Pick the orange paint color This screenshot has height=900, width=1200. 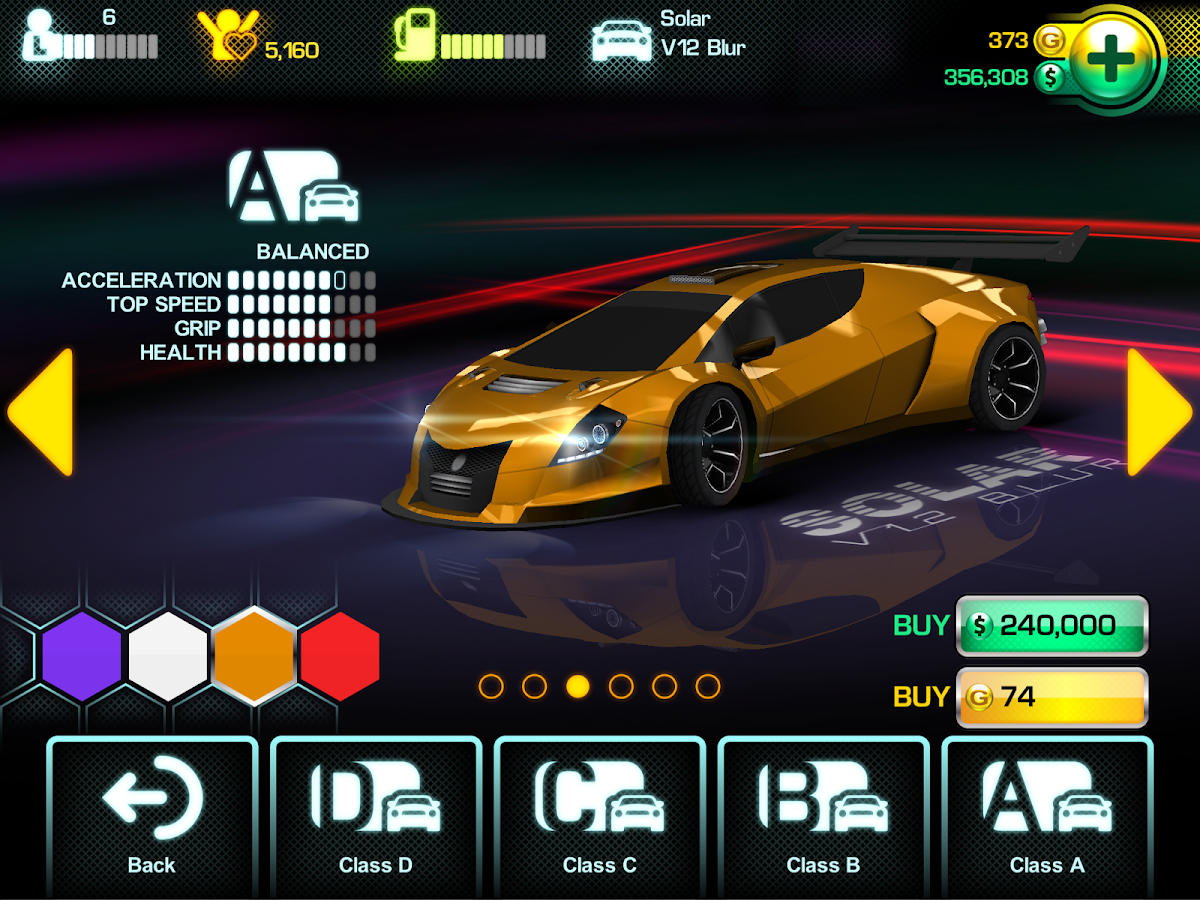click(254, 656)
